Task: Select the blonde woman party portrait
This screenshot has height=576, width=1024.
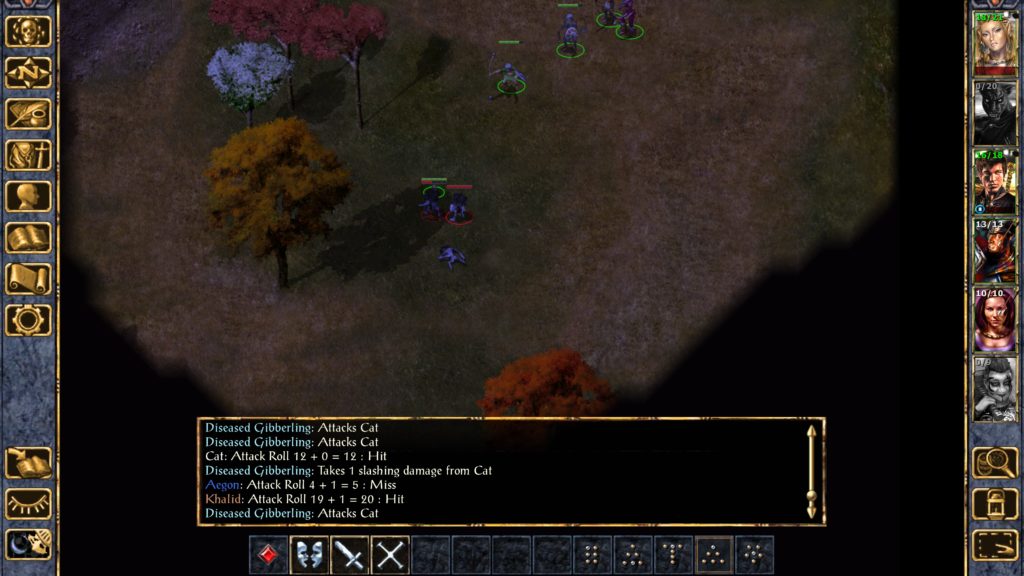Action: coord(995,43)
